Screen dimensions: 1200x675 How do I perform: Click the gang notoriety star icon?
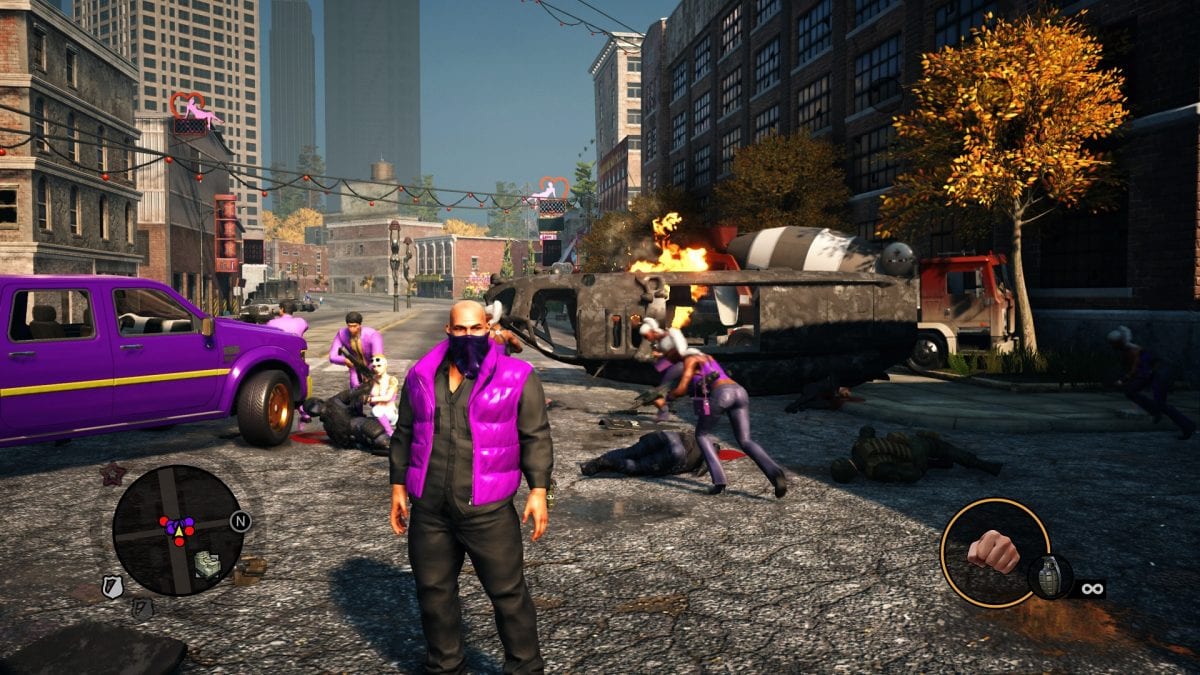pyautogui.click(x=111, y=473)
